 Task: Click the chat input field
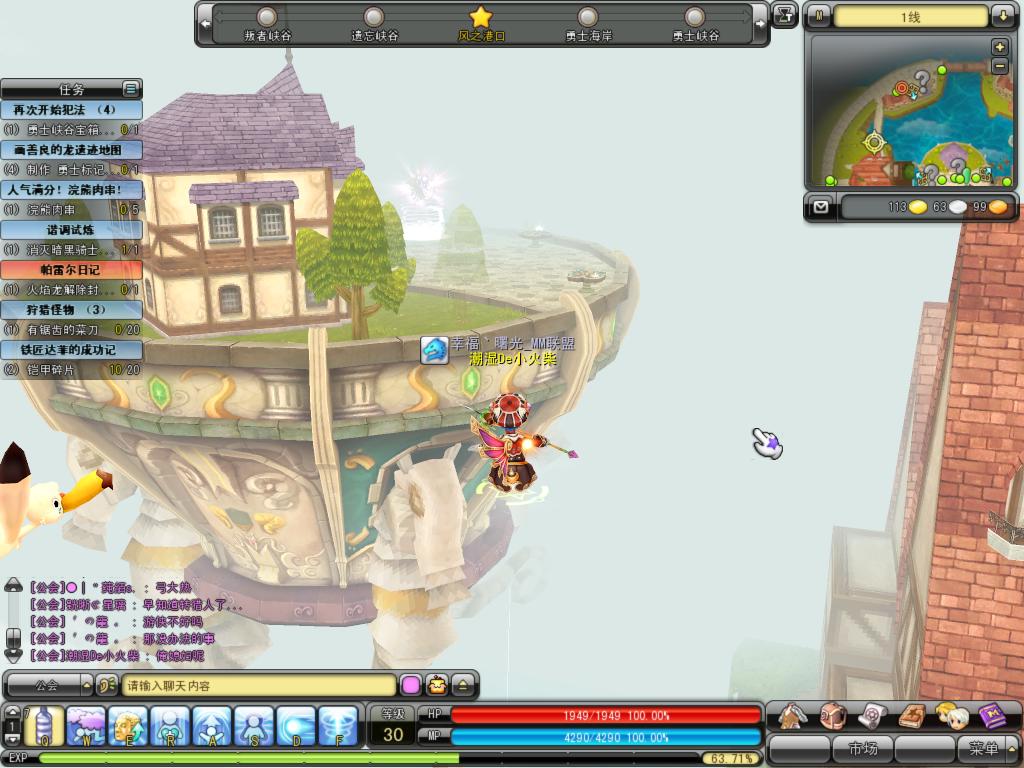point(260,686)
